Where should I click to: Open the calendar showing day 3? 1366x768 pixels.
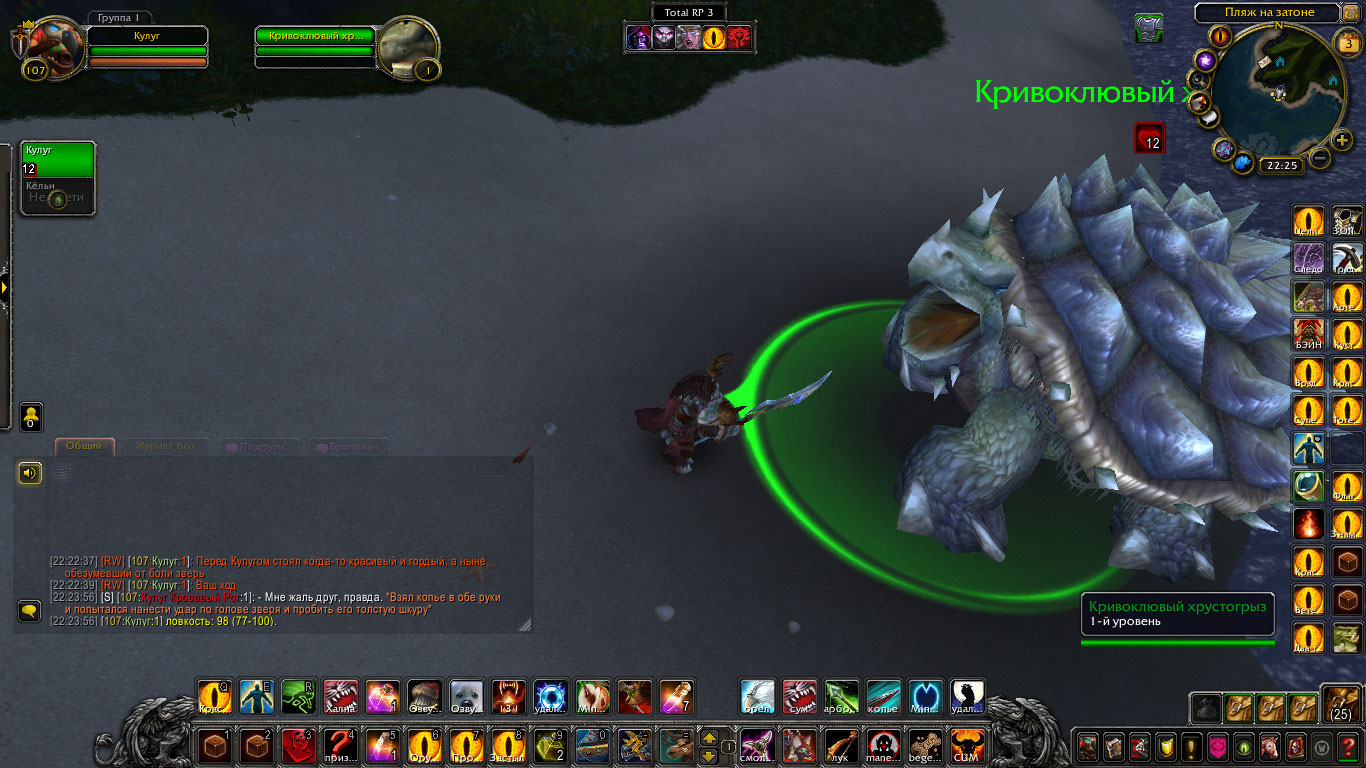(x=1346, y=42)
